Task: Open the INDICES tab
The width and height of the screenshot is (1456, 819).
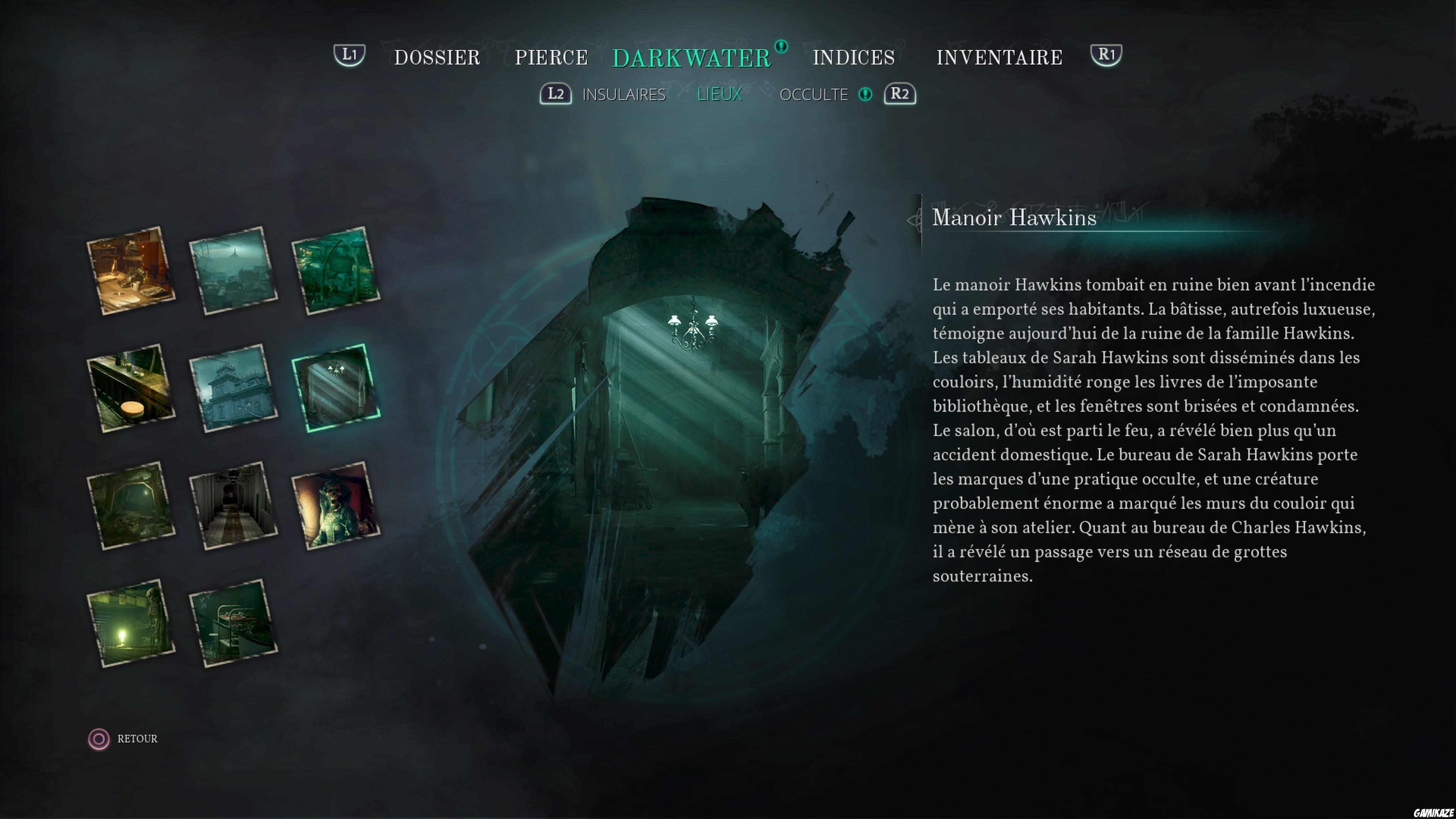Action: 854,56
